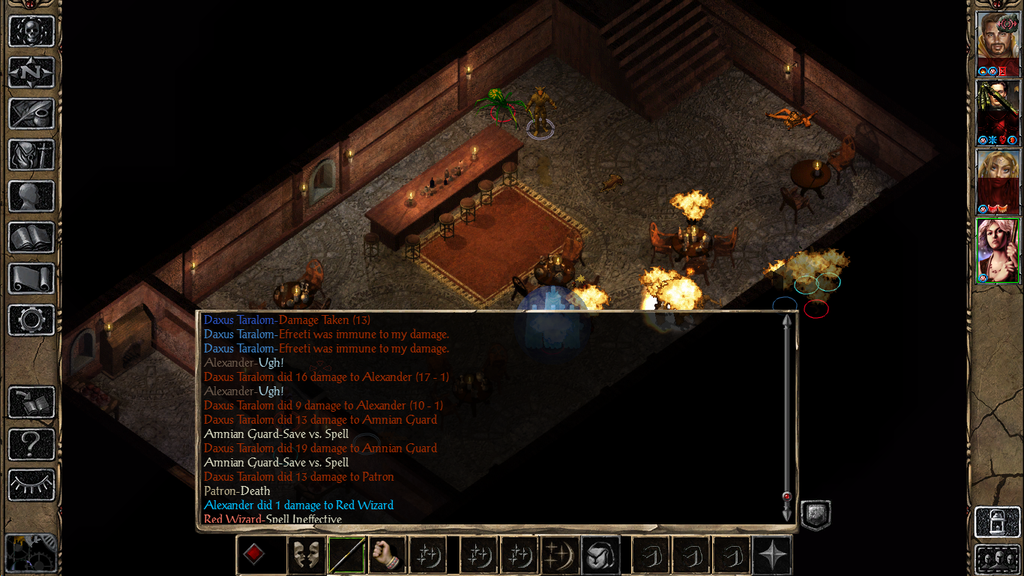Open the options gear menu
Image resolution: width=1024 pixels, height=576 pixels.
pos(31,320)
